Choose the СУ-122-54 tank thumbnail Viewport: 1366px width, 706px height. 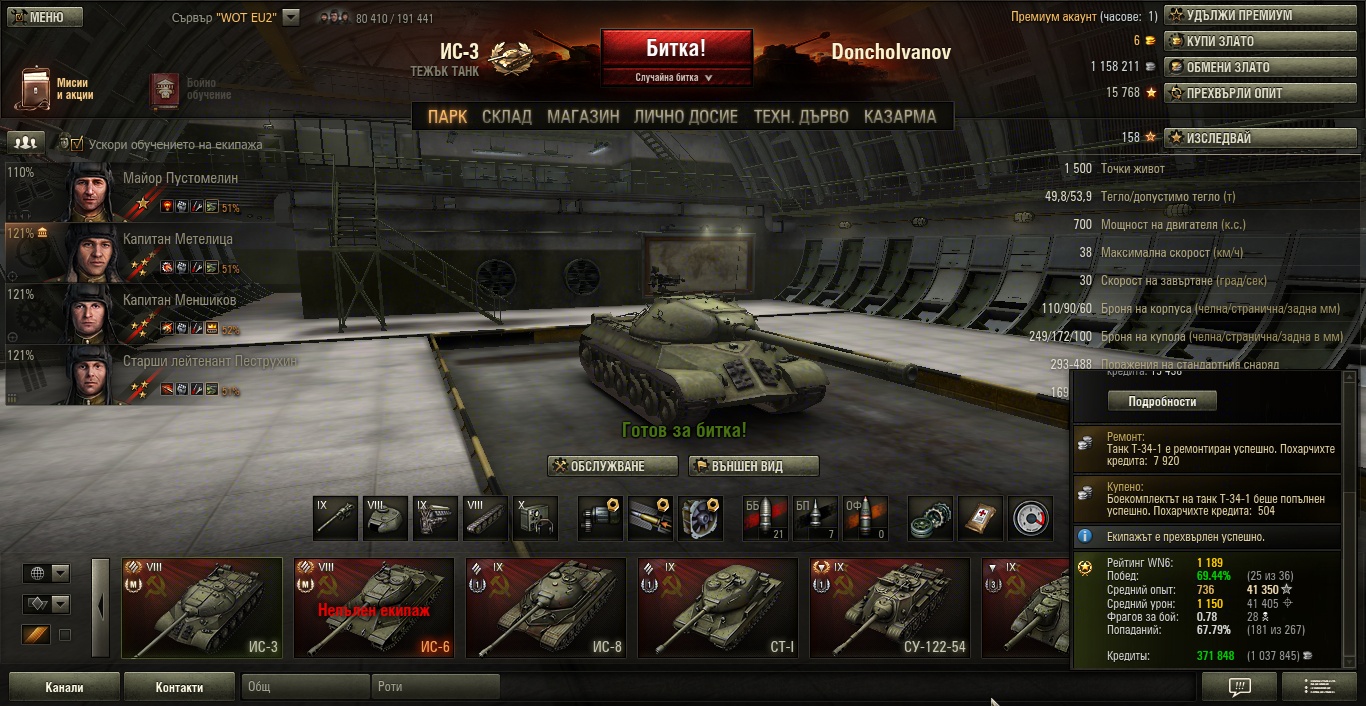[x=890, y=608]
